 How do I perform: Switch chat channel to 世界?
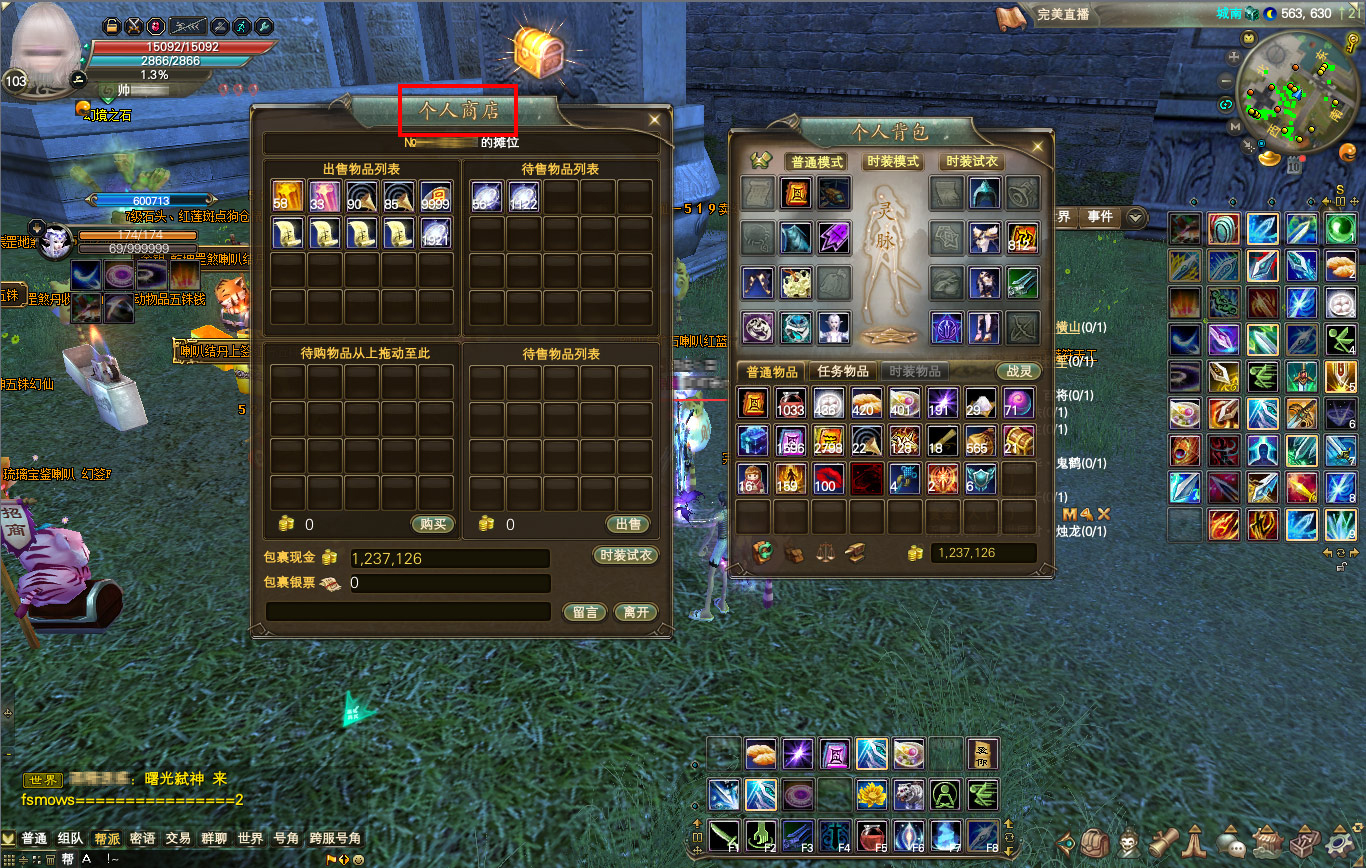click(x=250, y=838)
